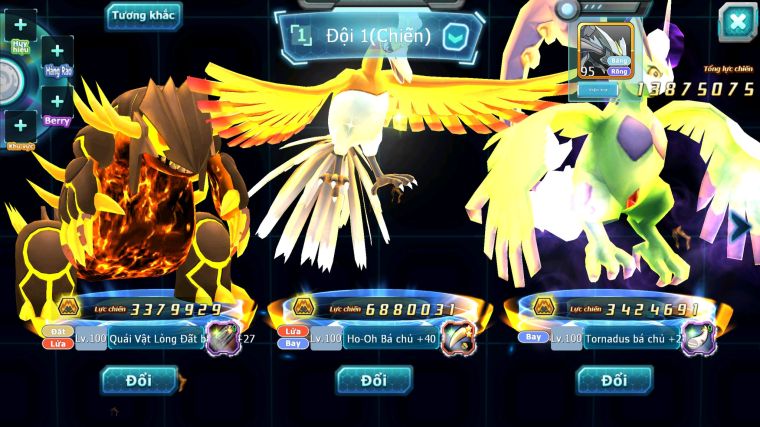Add a Hàng Rào slot item

coord(57,50)
